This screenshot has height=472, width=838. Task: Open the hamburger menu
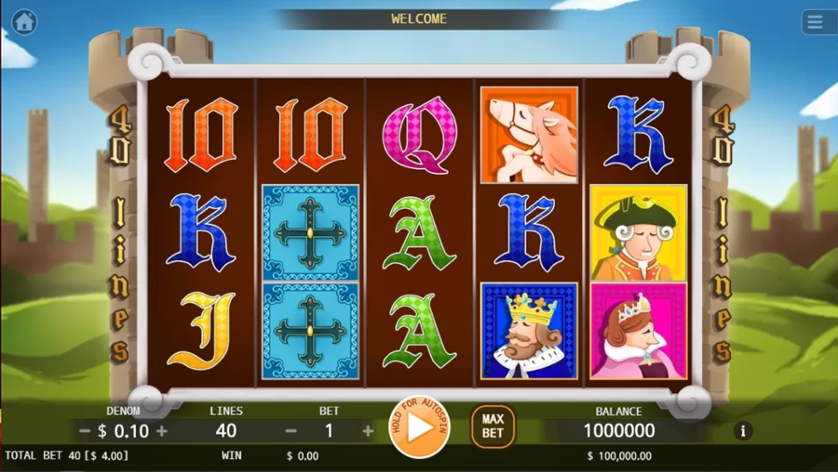coord(815,22)
